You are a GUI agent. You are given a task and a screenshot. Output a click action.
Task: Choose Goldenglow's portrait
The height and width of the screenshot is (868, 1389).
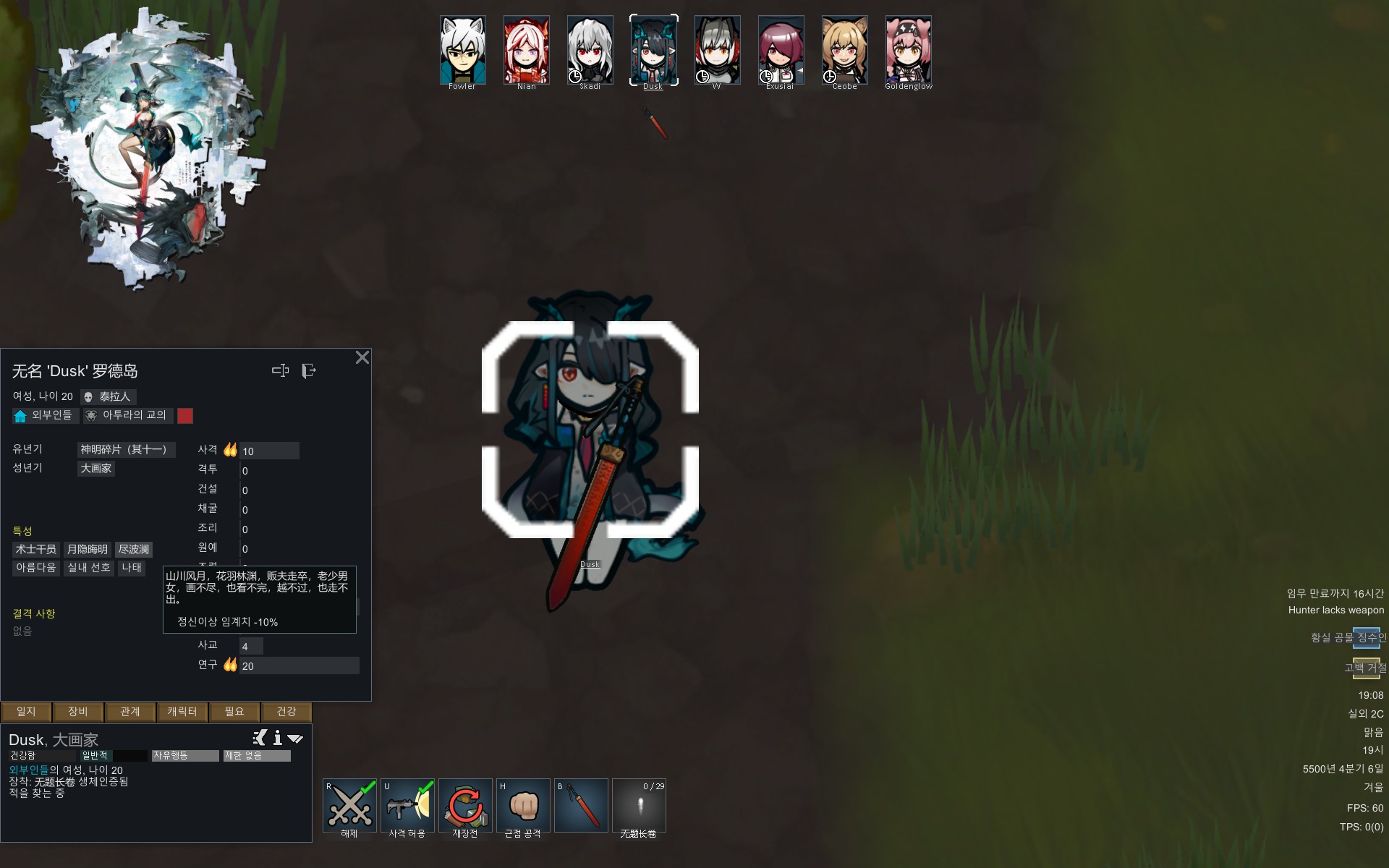tap(908, 51)
